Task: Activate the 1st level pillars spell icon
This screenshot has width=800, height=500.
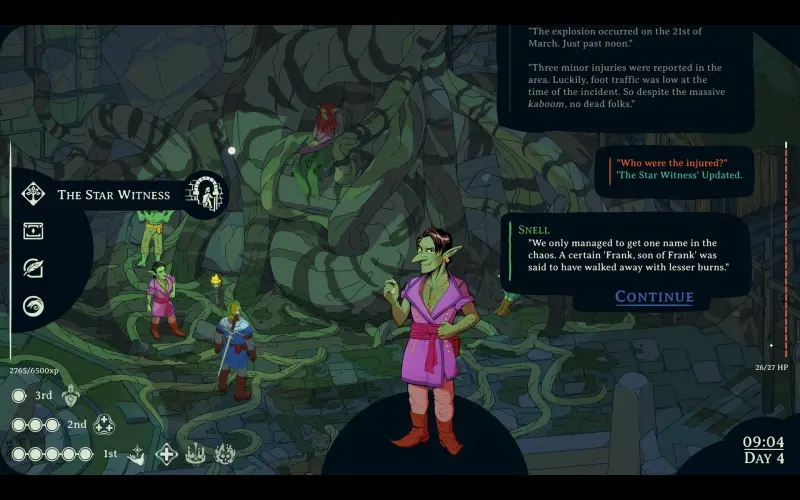Action: [195, 454]
